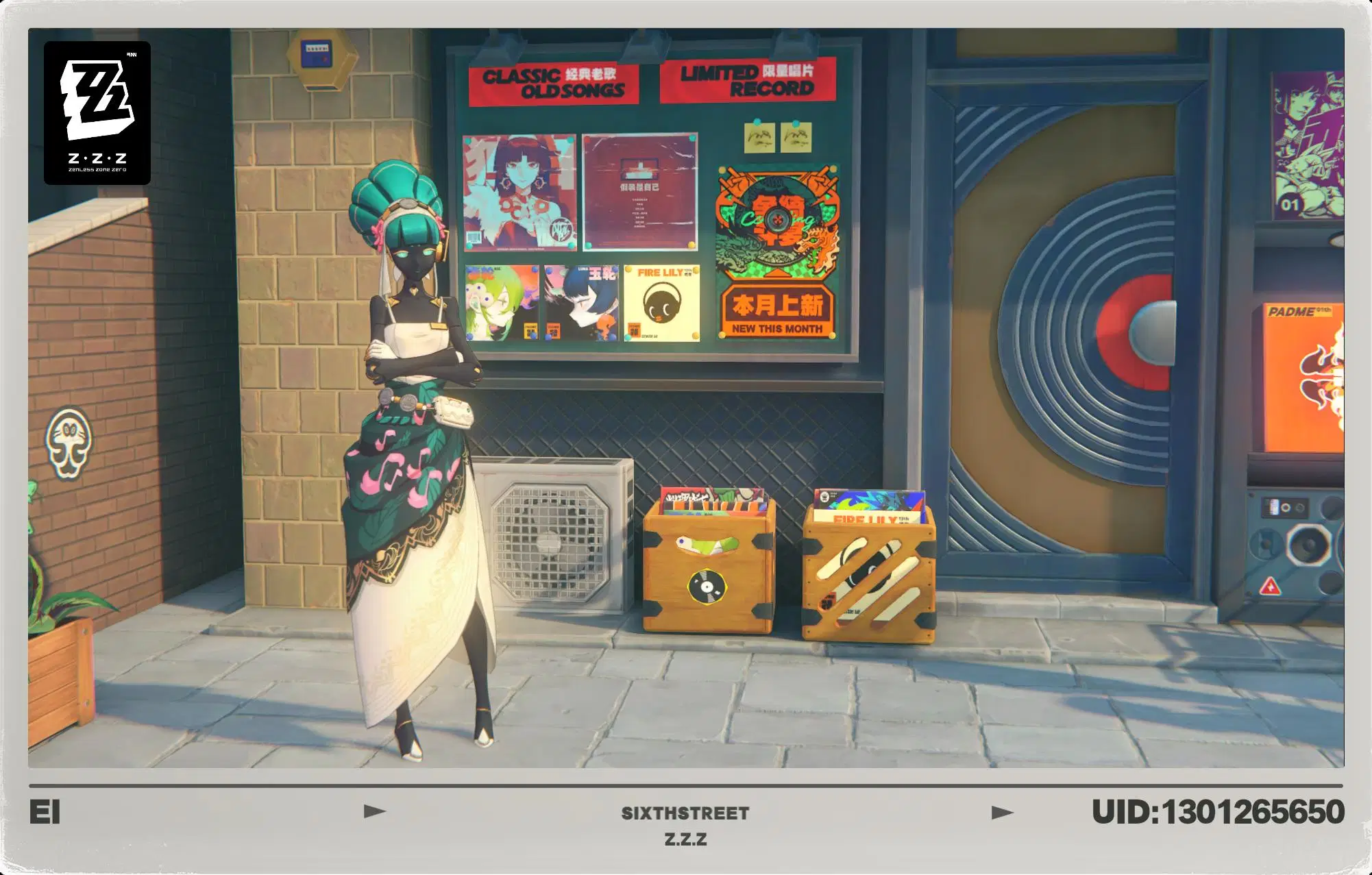1372x875 pixels.
Task: Click the dragon Coming poster
Action: pos(778,219)
